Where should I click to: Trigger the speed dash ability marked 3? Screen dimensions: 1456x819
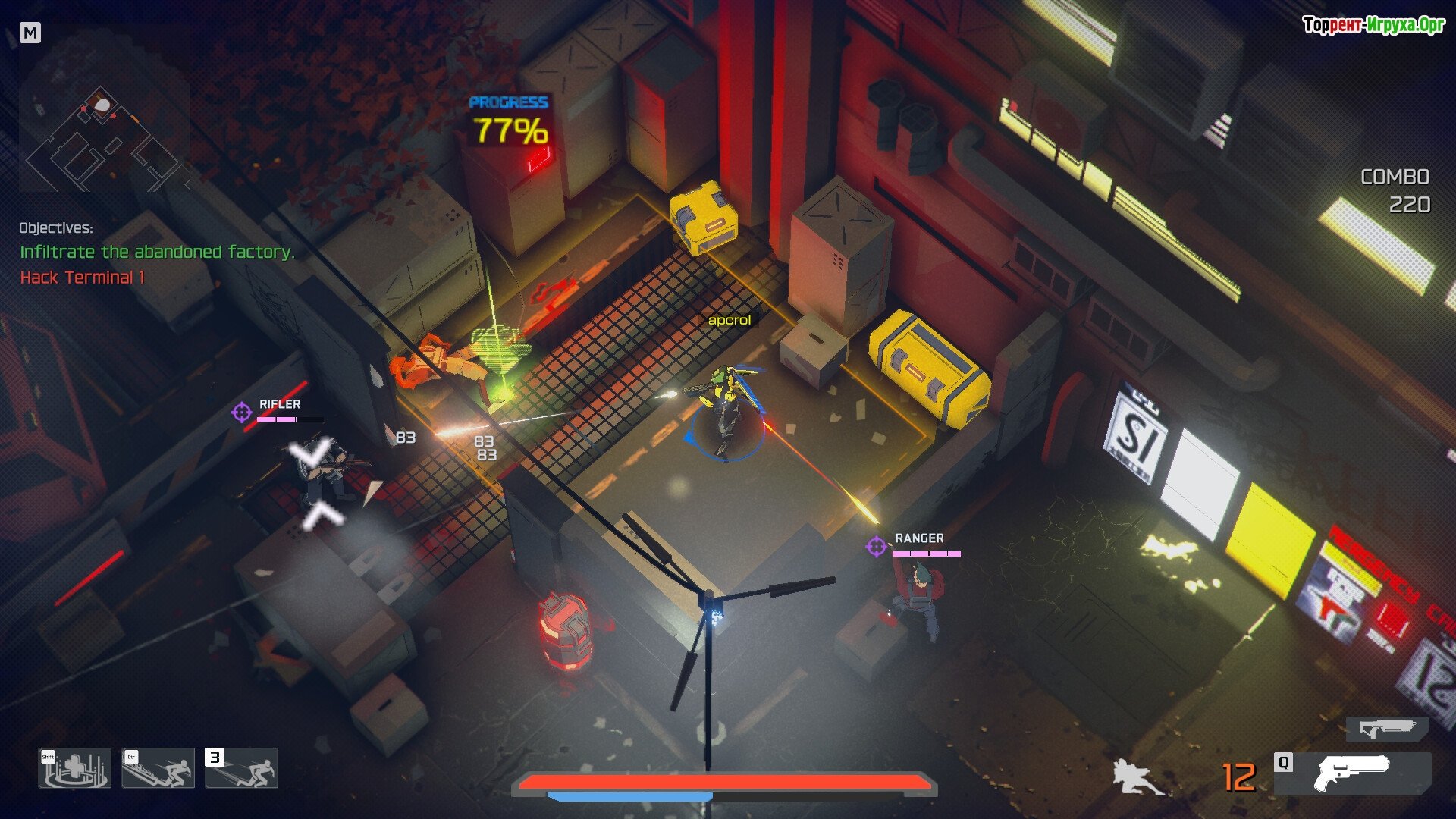click(242, 768)
